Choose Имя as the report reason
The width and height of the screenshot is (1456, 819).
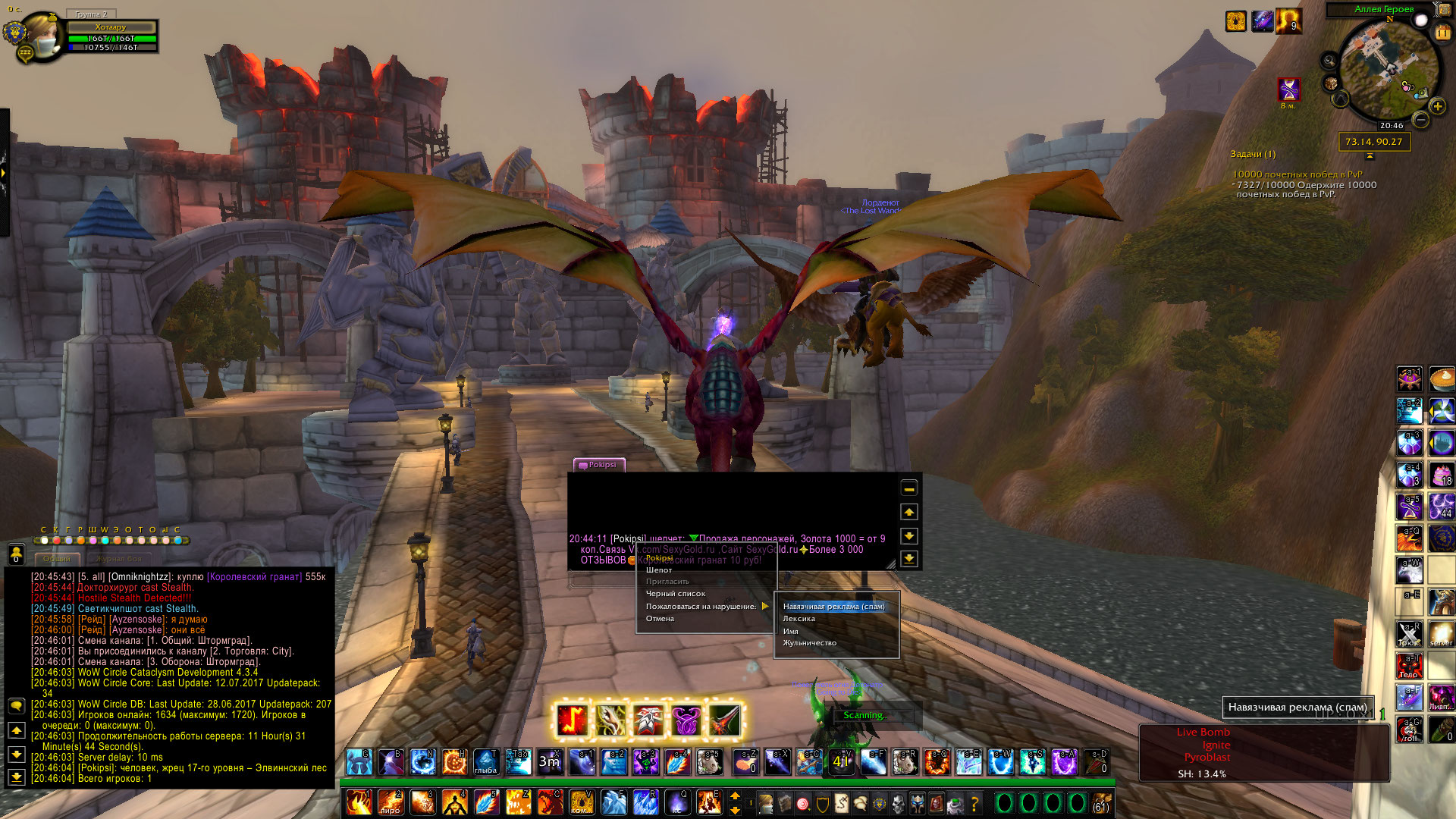(x=790, y=631)
